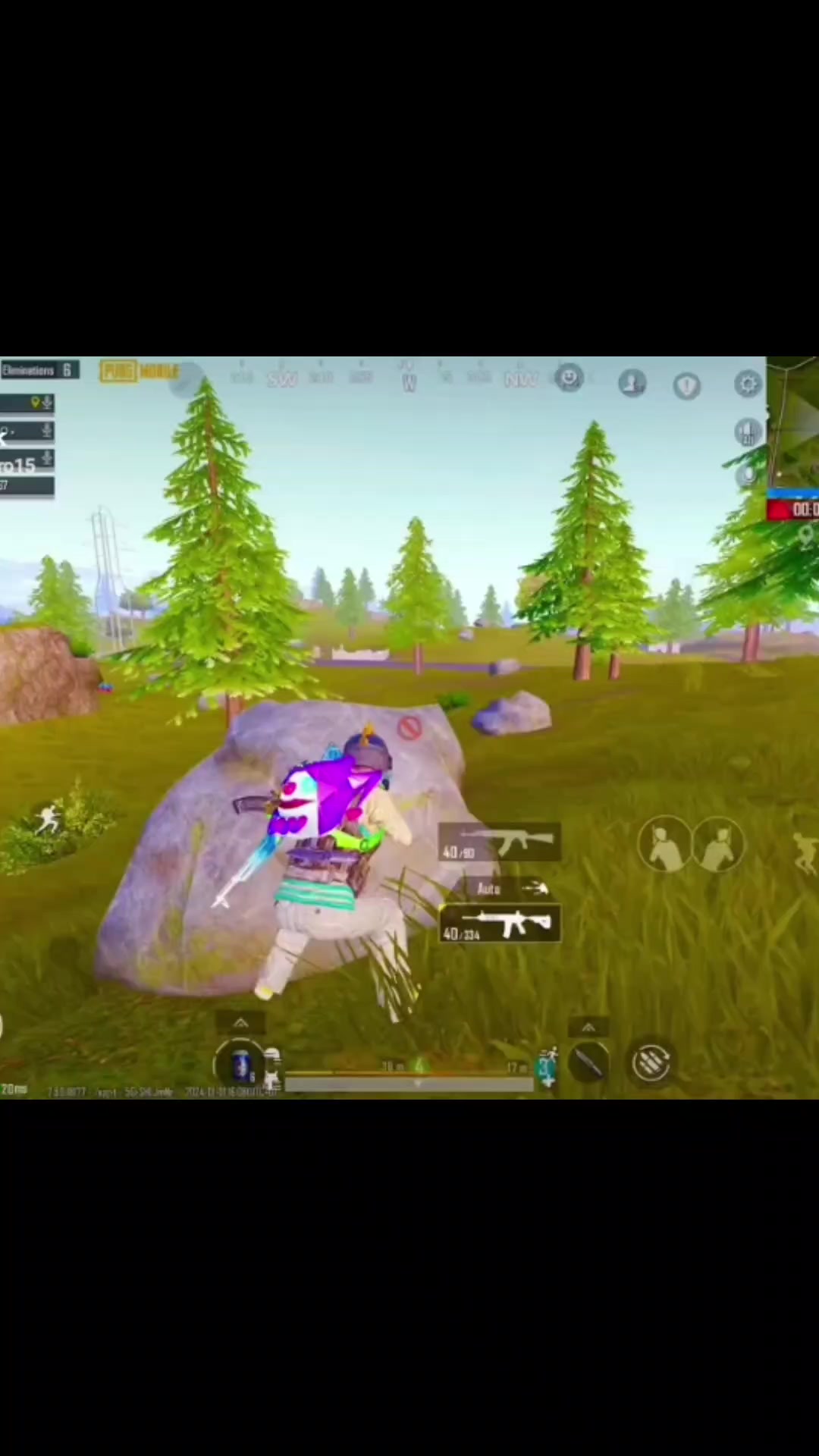This screenshot has height=1456, width=819.
Task: Toggle the microphone voice button
Action: click(x=748, y=475)
